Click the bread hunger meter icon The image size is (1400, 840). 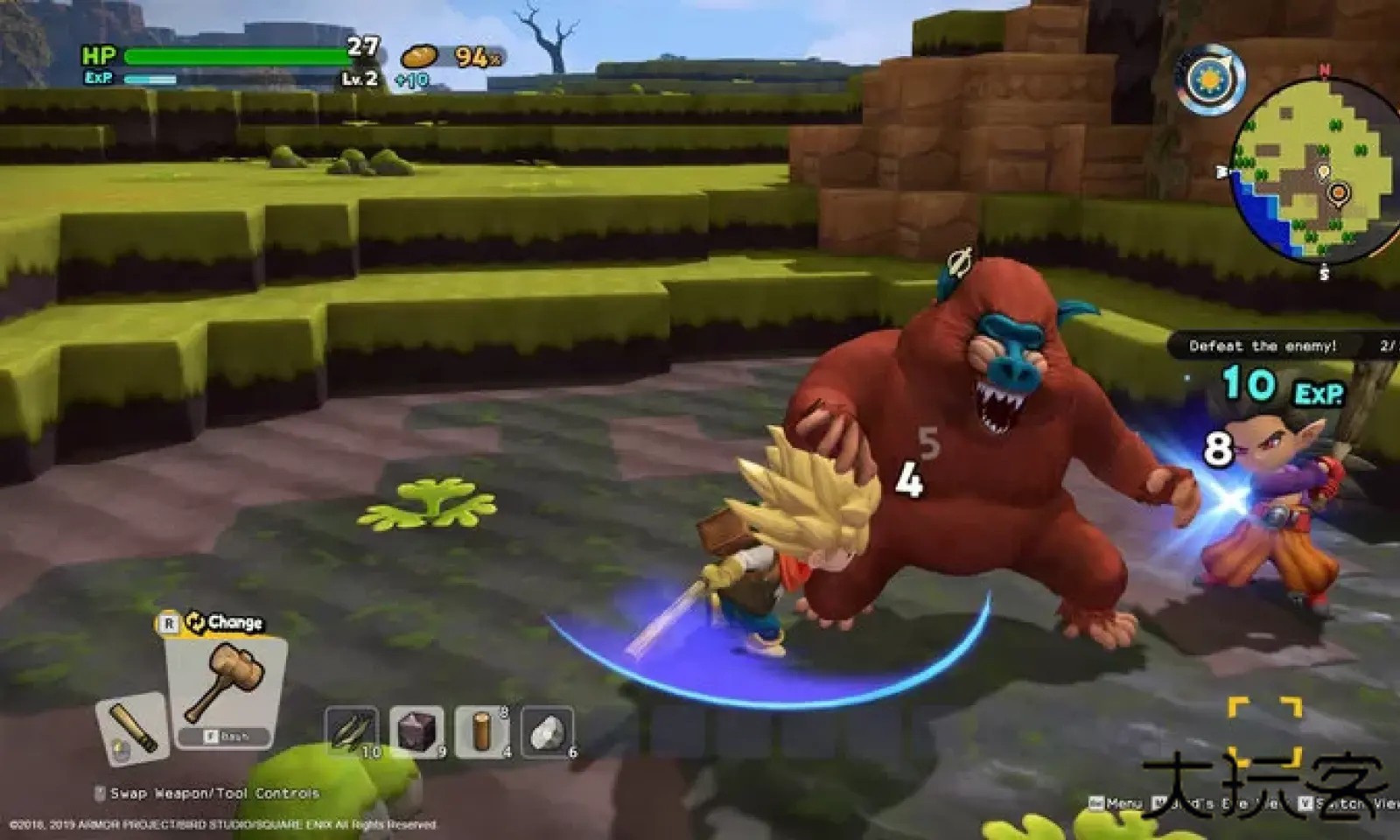click(x=420, y=57)
